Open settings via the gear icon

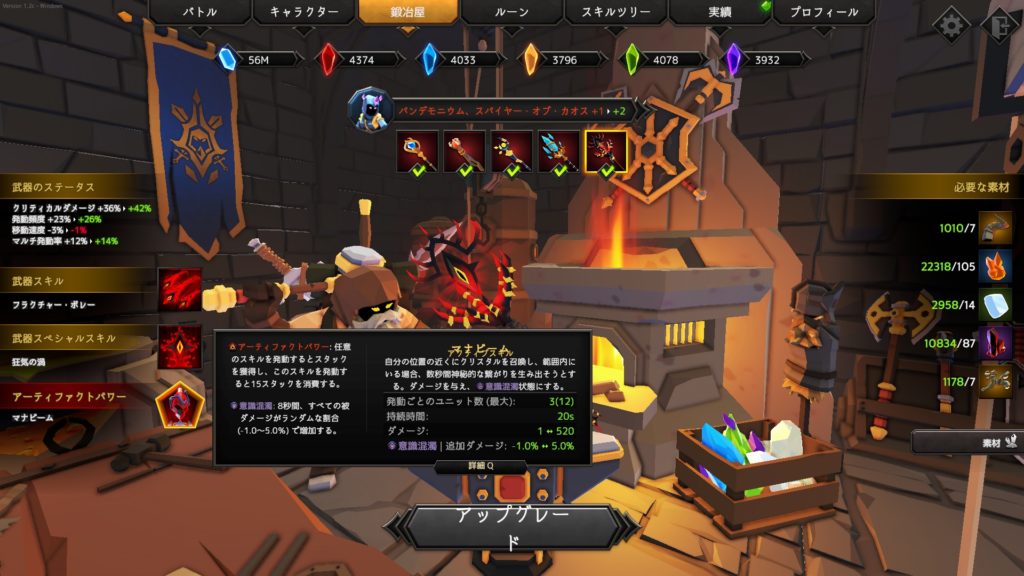point(950,24)
